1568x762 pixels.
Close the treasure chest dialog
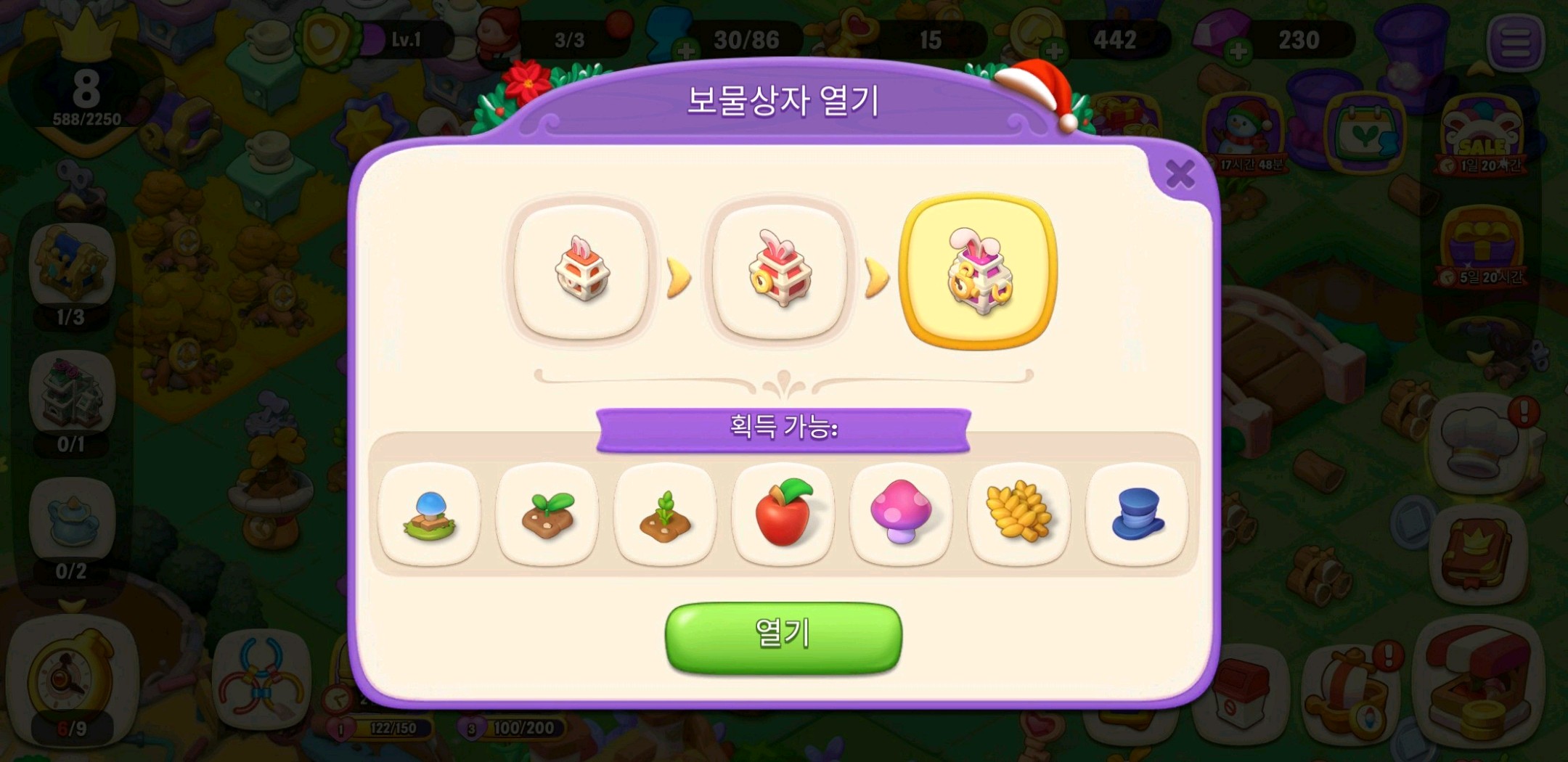(x=1180, y=174)
